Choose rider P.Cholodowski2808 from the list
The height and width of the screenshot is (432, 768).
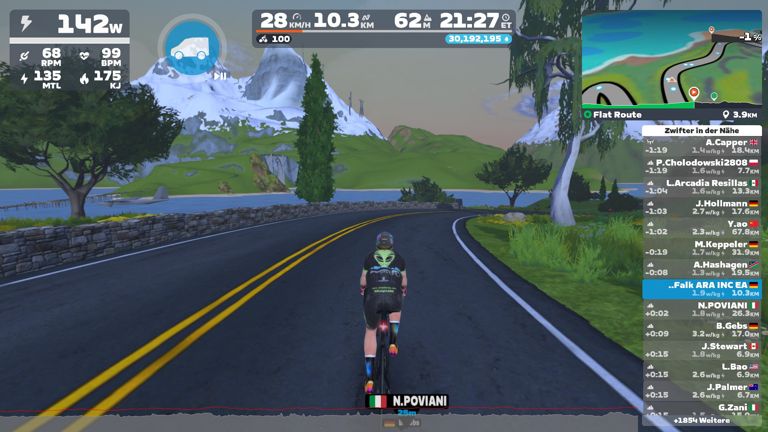tap(702, 167)
